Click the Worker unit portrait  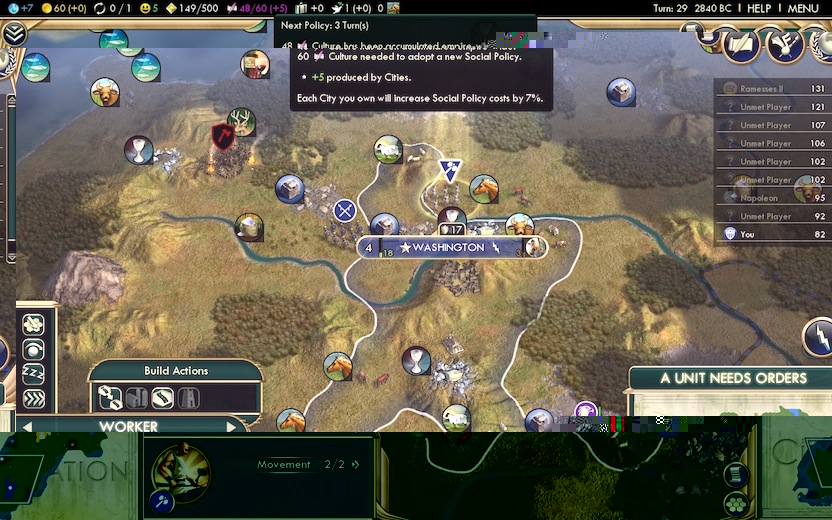click(x=181, y=468)
